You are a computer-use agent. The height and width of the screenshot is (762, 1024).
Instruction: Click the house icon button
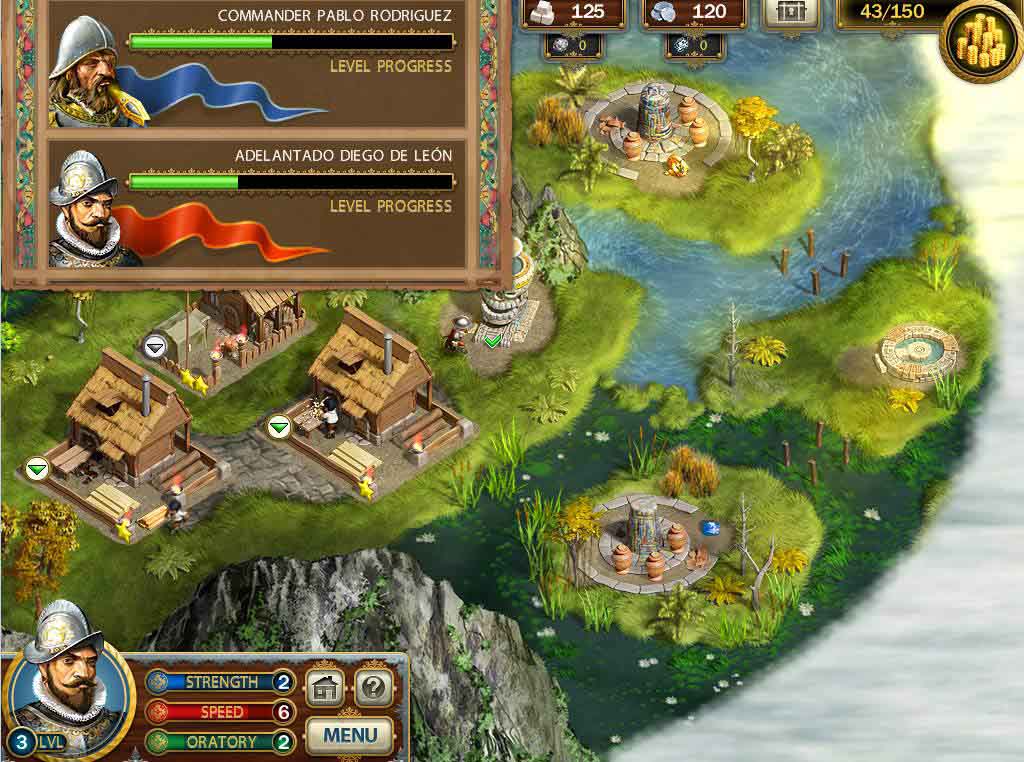[x=324, y=687]
